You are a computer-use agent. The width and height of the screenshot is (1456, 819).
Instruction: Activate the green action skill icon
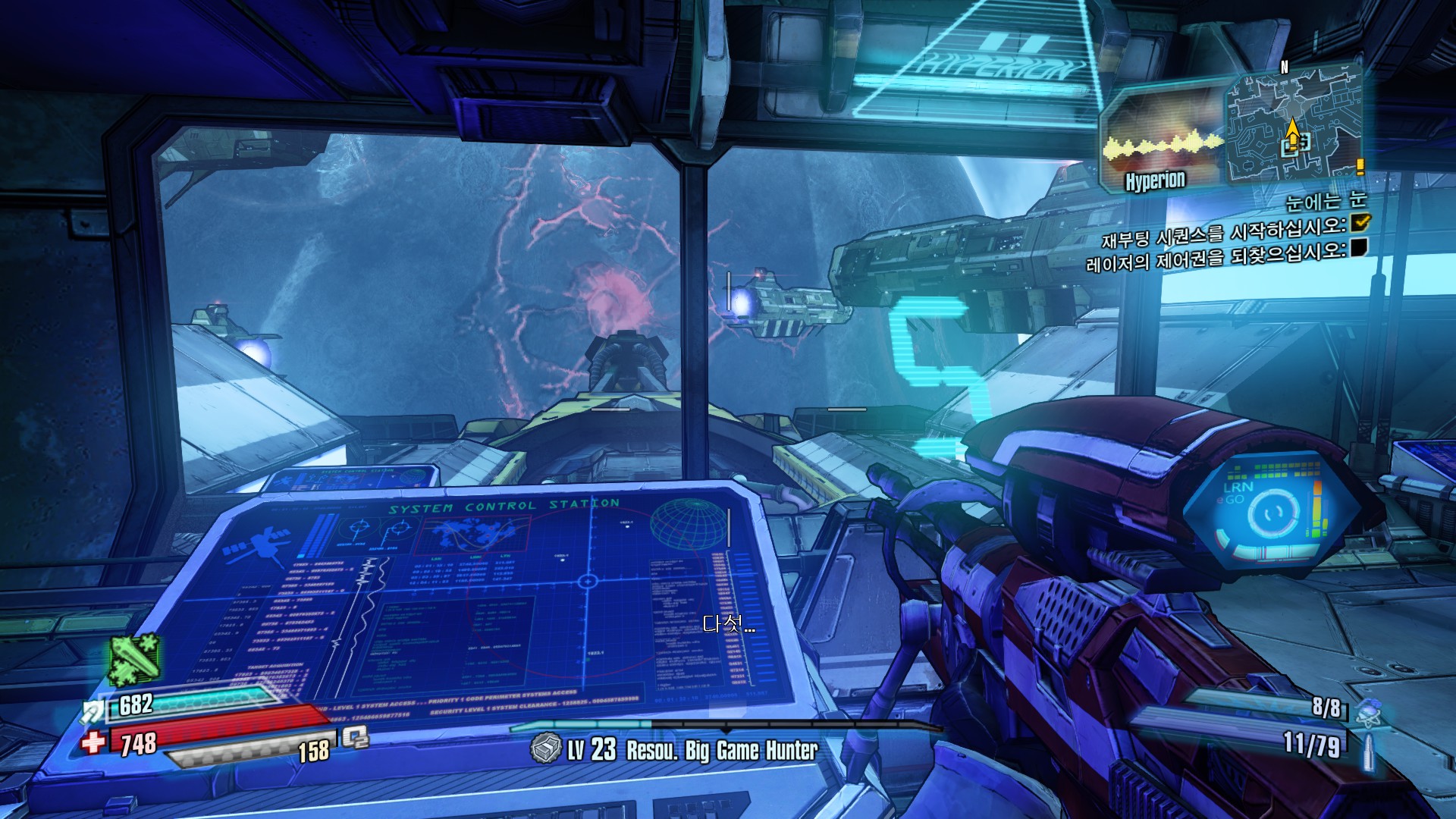(134, 660)
